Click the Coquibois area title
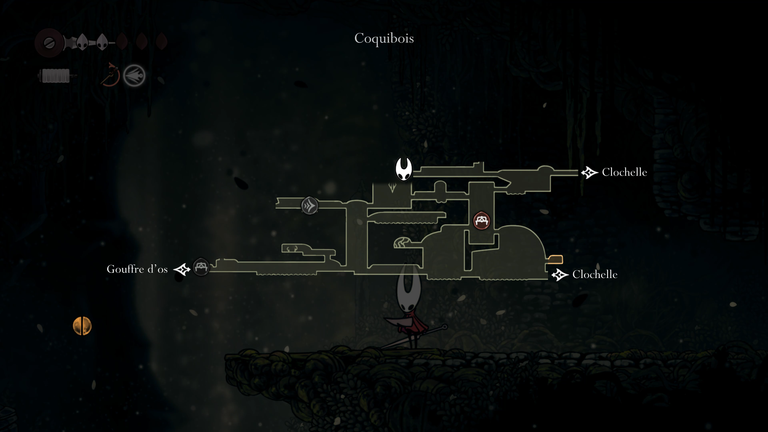 point(384,38)
